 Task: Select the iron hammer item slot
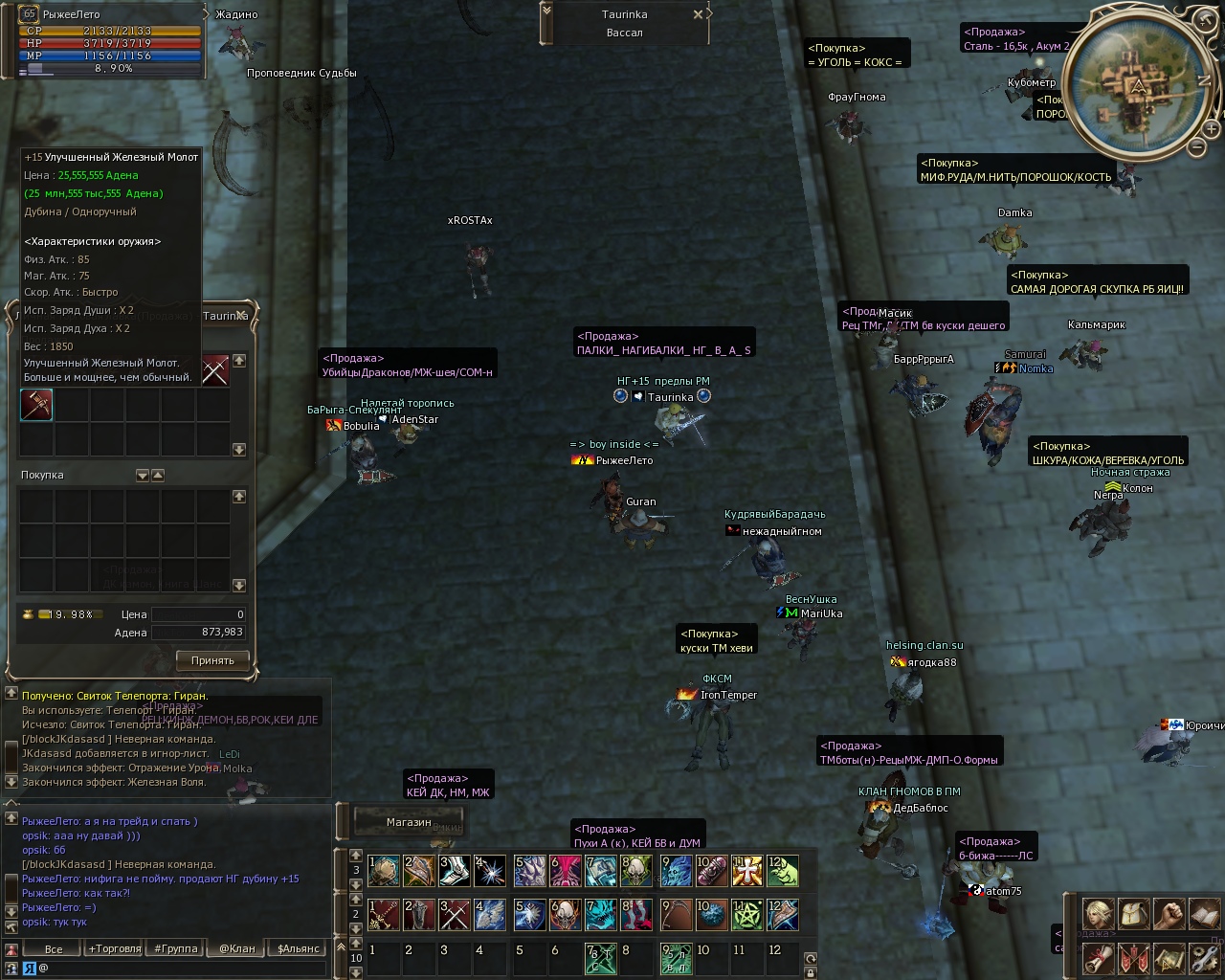(36, 405)
